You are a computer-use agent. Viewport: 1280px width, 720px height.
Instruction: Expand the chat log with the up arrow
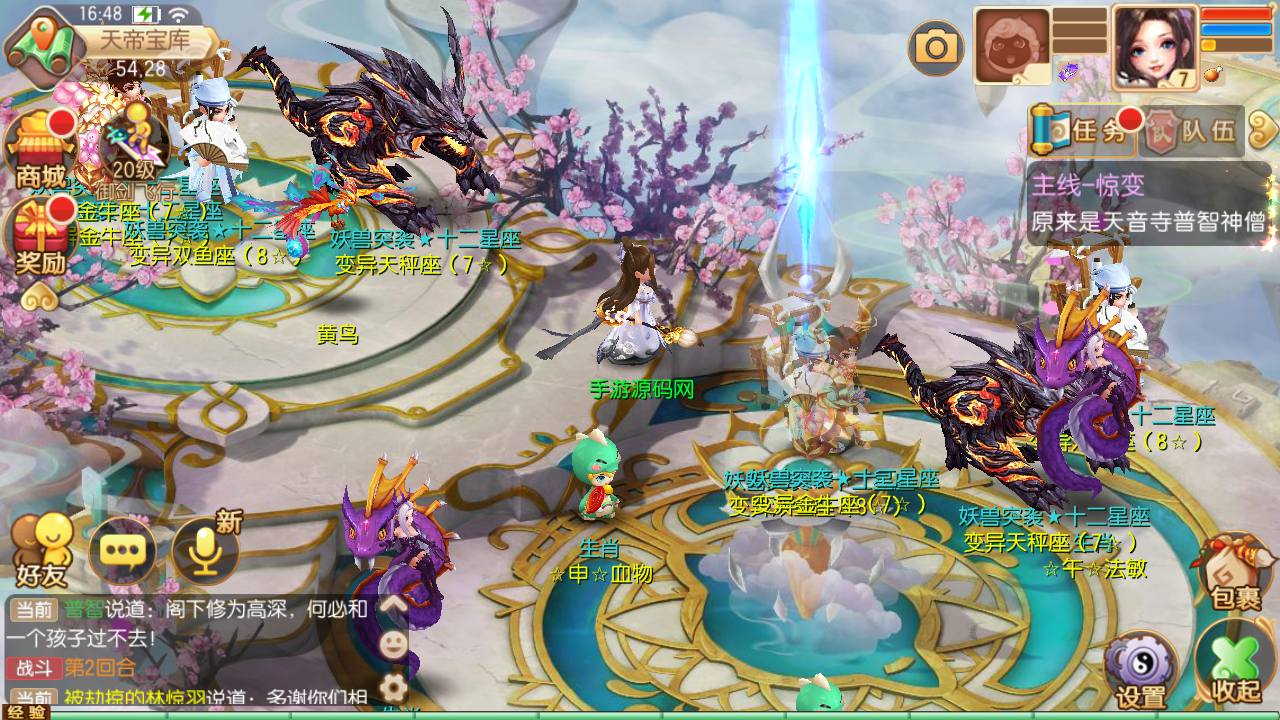pyautogui.click(x=393, y=605)
